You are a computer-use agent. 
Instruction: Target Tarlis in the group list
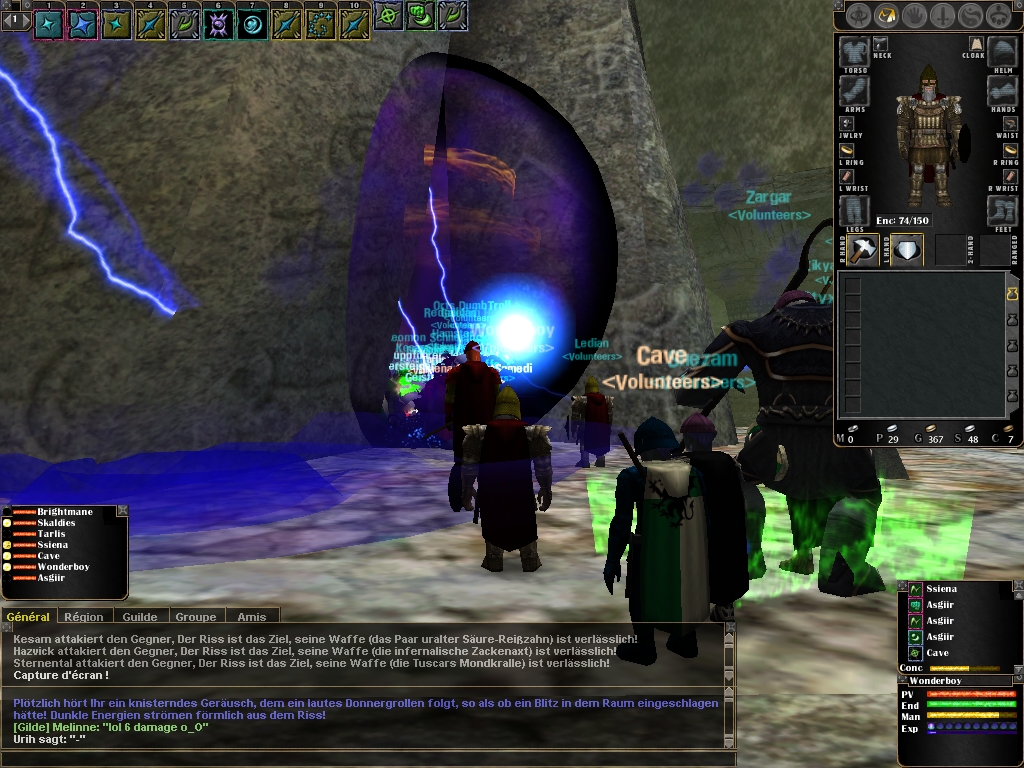tap(52, 534)
